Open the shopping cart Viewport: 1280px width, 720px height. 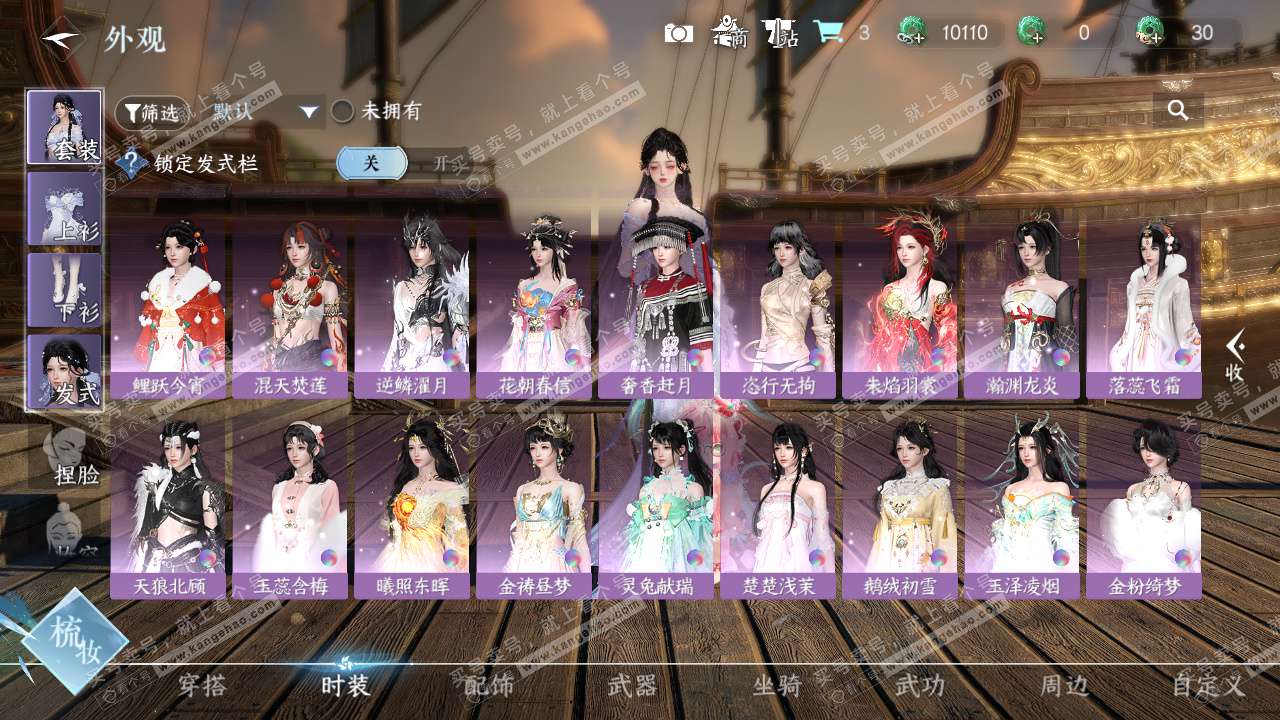tap(828, 33)
